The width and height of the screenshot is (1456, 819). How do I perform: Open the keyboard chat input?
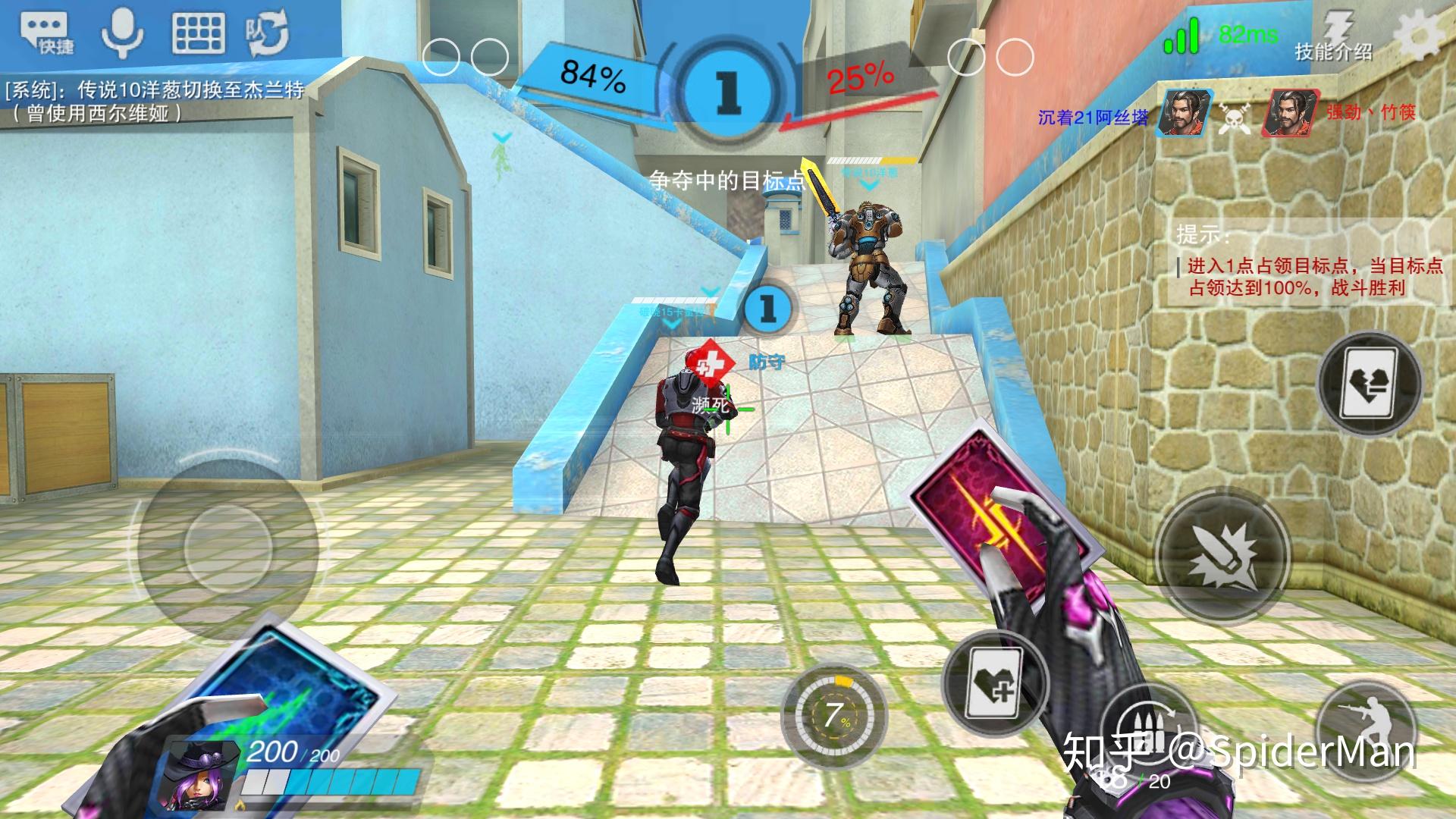199,34
